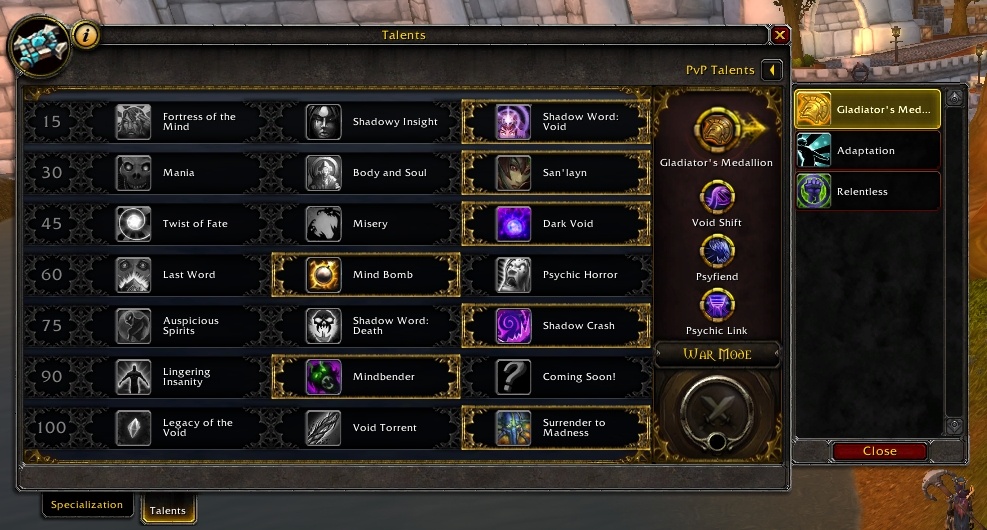
Task: Close the Talents window with the red X
Action: (780, 35)
